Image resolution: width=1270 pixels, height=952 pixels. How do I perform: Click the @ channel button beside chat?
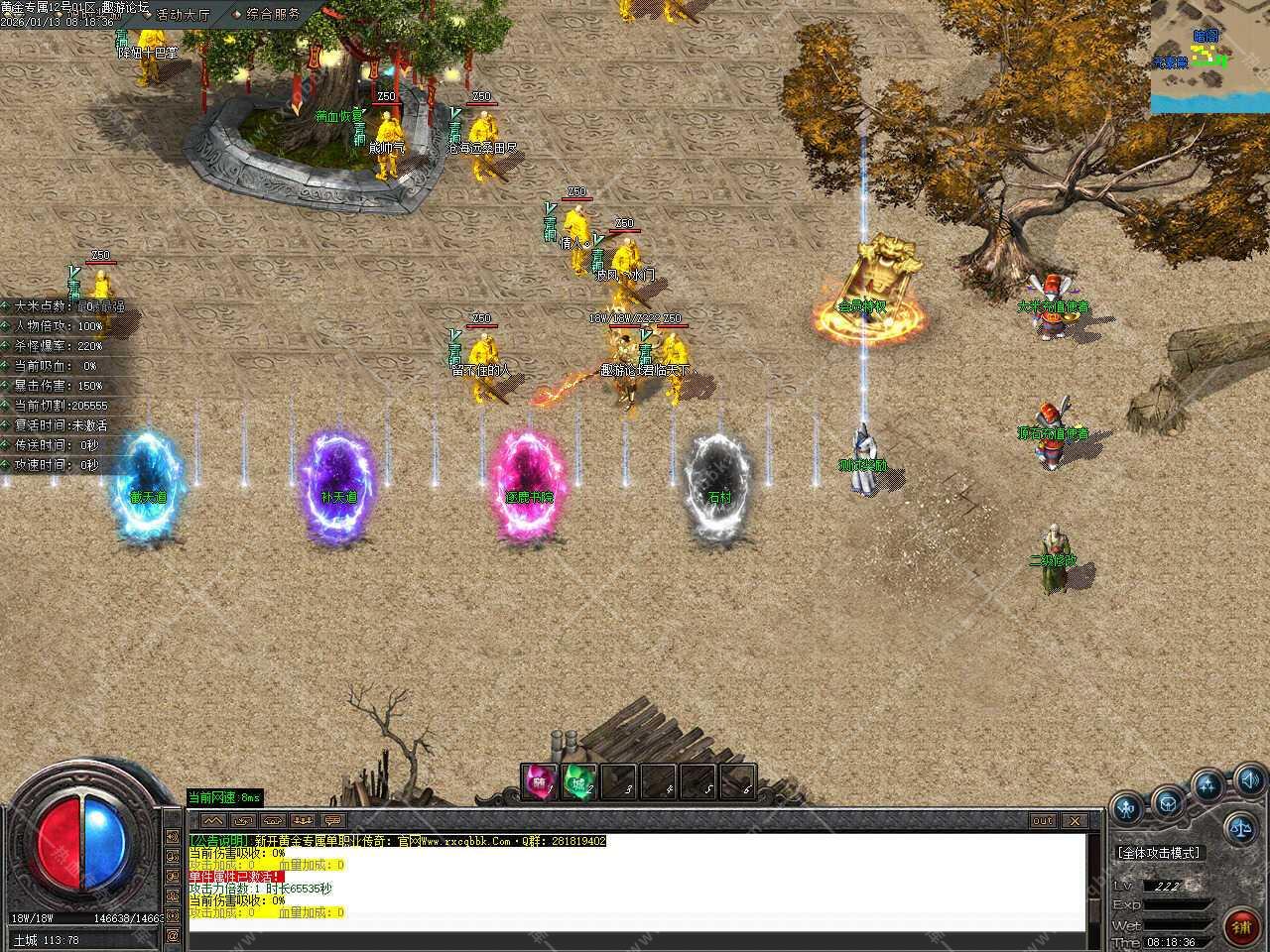pos(174,935)
